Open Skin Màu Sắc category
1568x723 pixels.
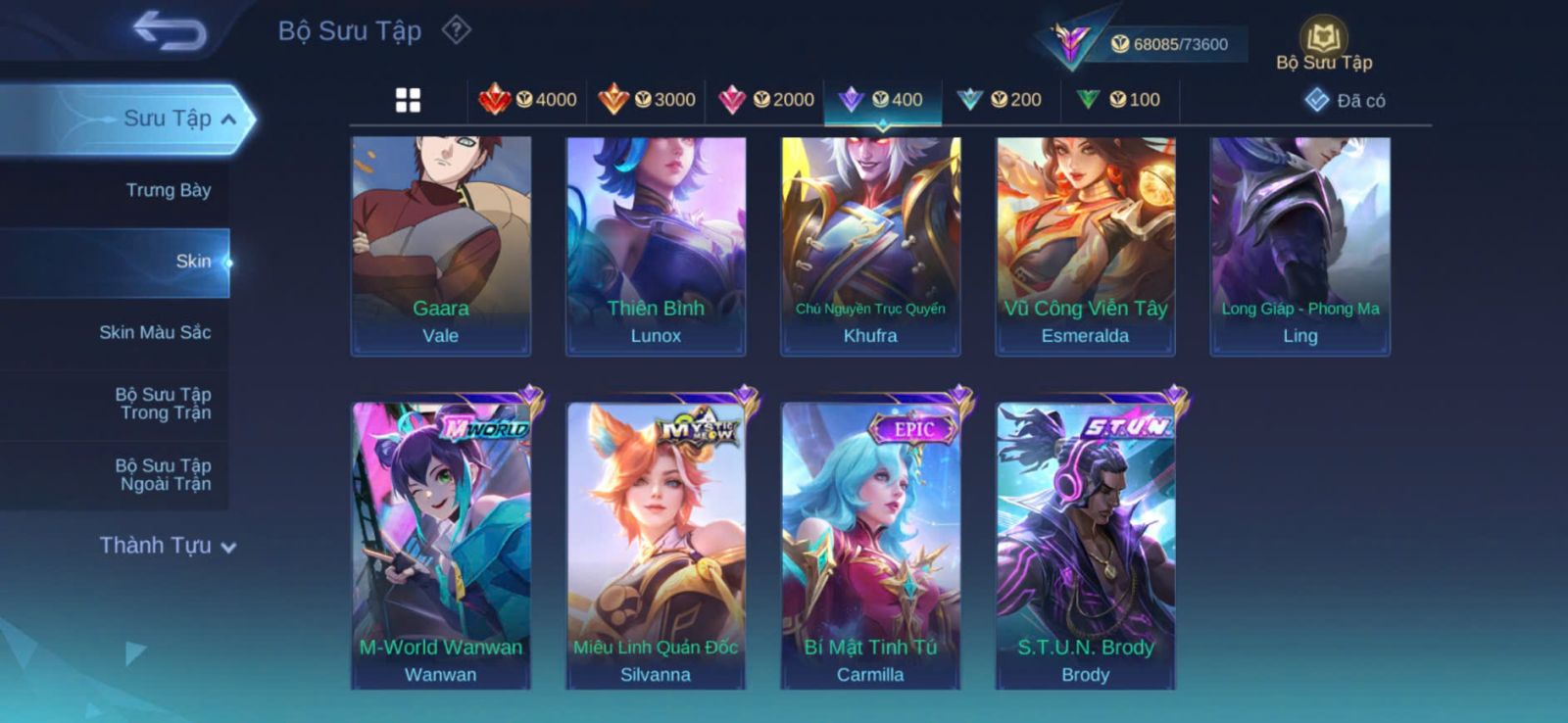155,332
